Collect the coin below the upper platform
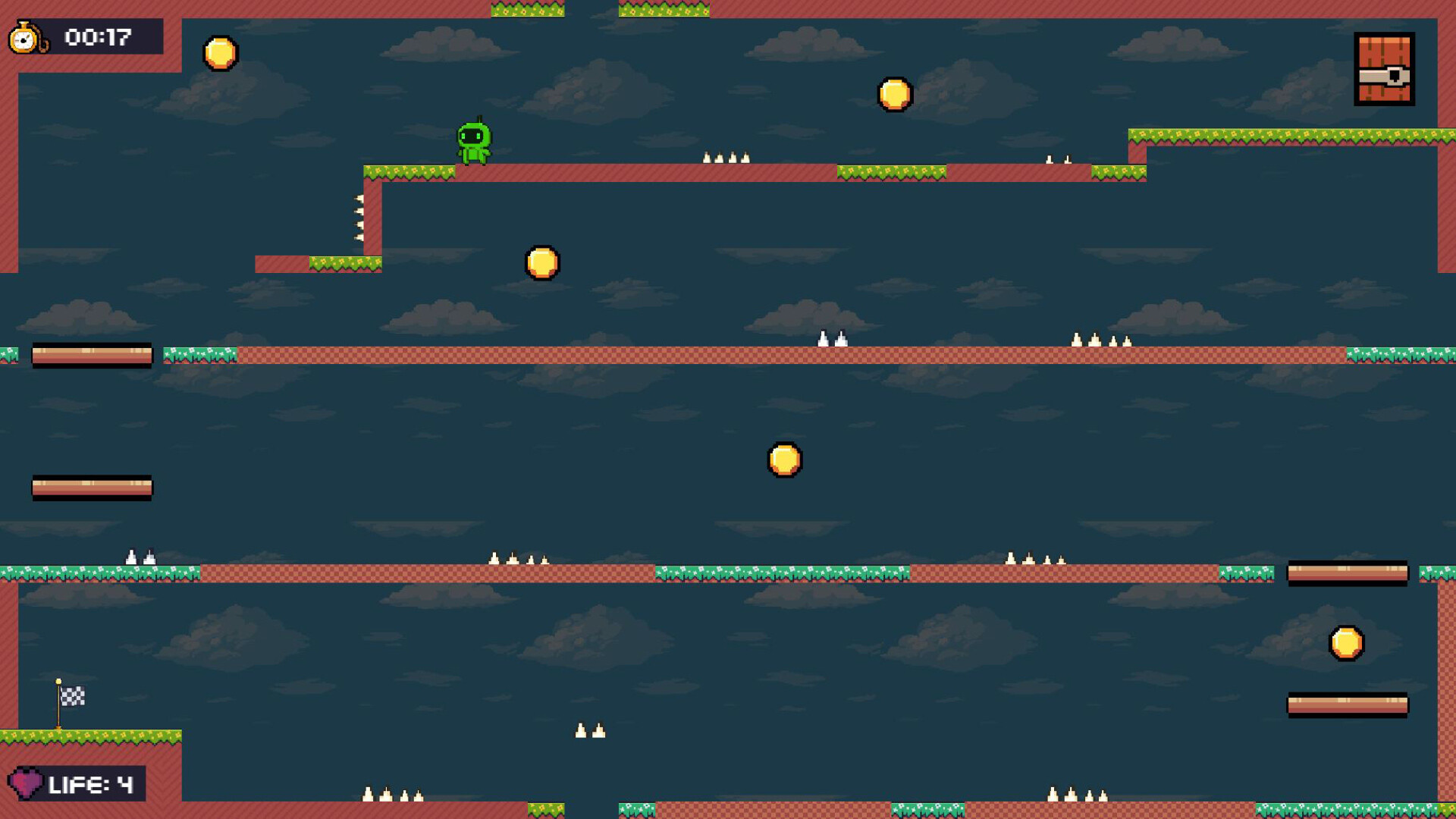 coord(541,263)
